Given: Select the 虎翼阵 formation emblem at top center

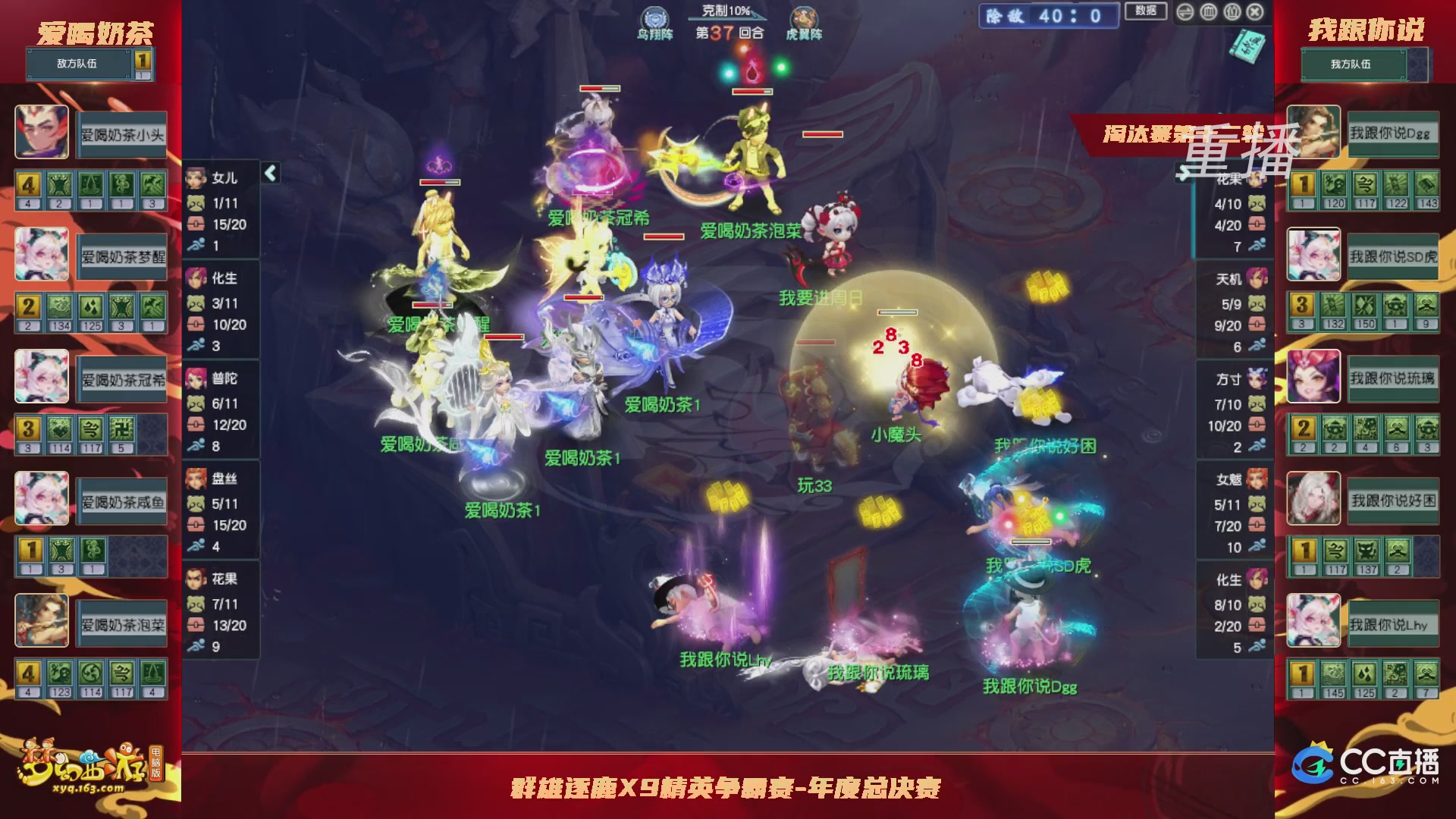Looking at the screenshot, I should coord(805,18).
